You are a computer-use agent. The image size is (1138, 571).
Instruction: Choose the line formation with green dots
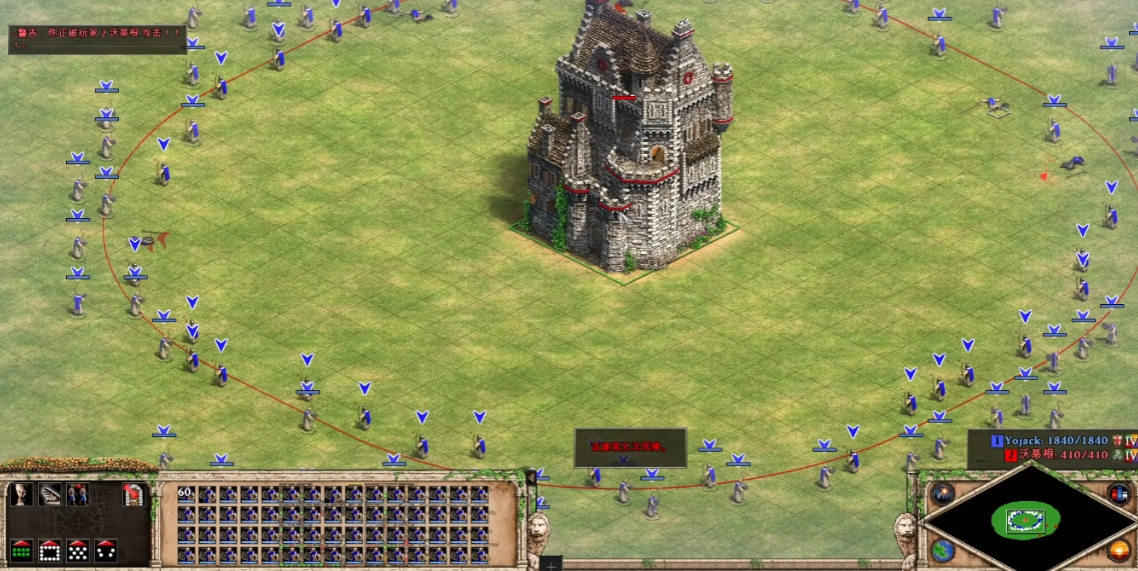(x=21, y=550)
